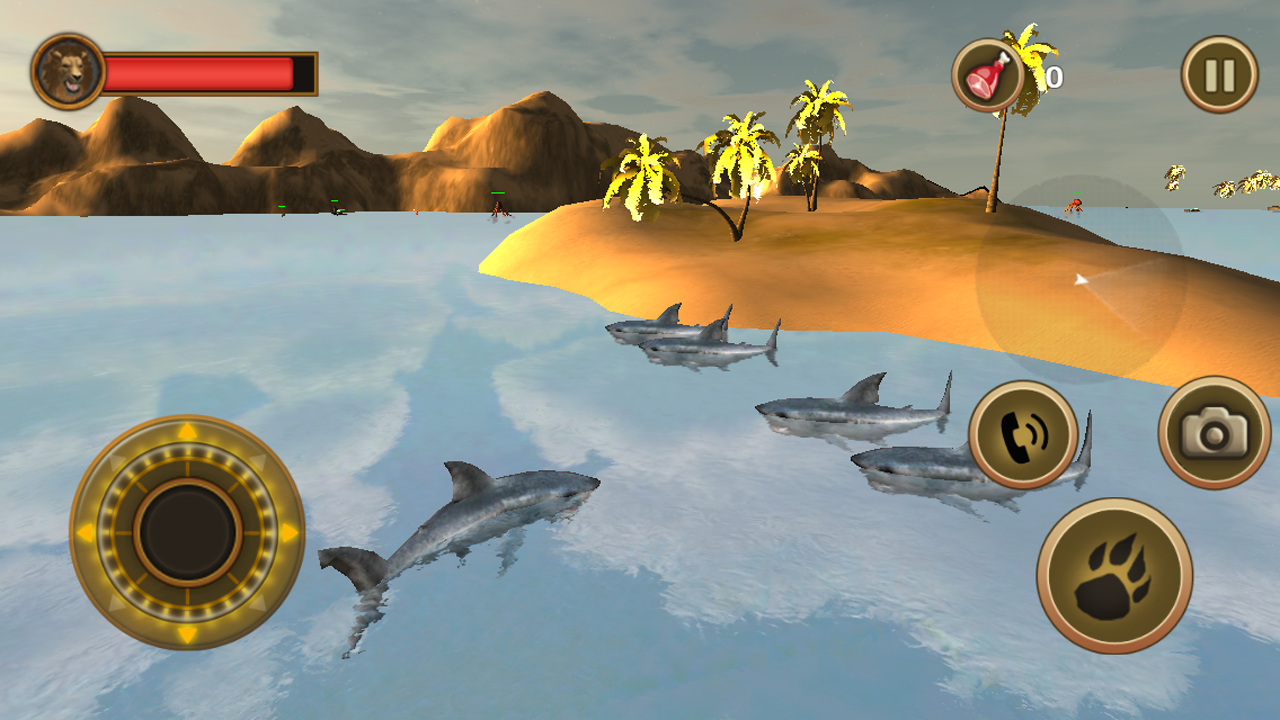Select the meat food counter icon
Image resolution: width=1280 pixels, height=720 pixels.
tap(988, 75)
